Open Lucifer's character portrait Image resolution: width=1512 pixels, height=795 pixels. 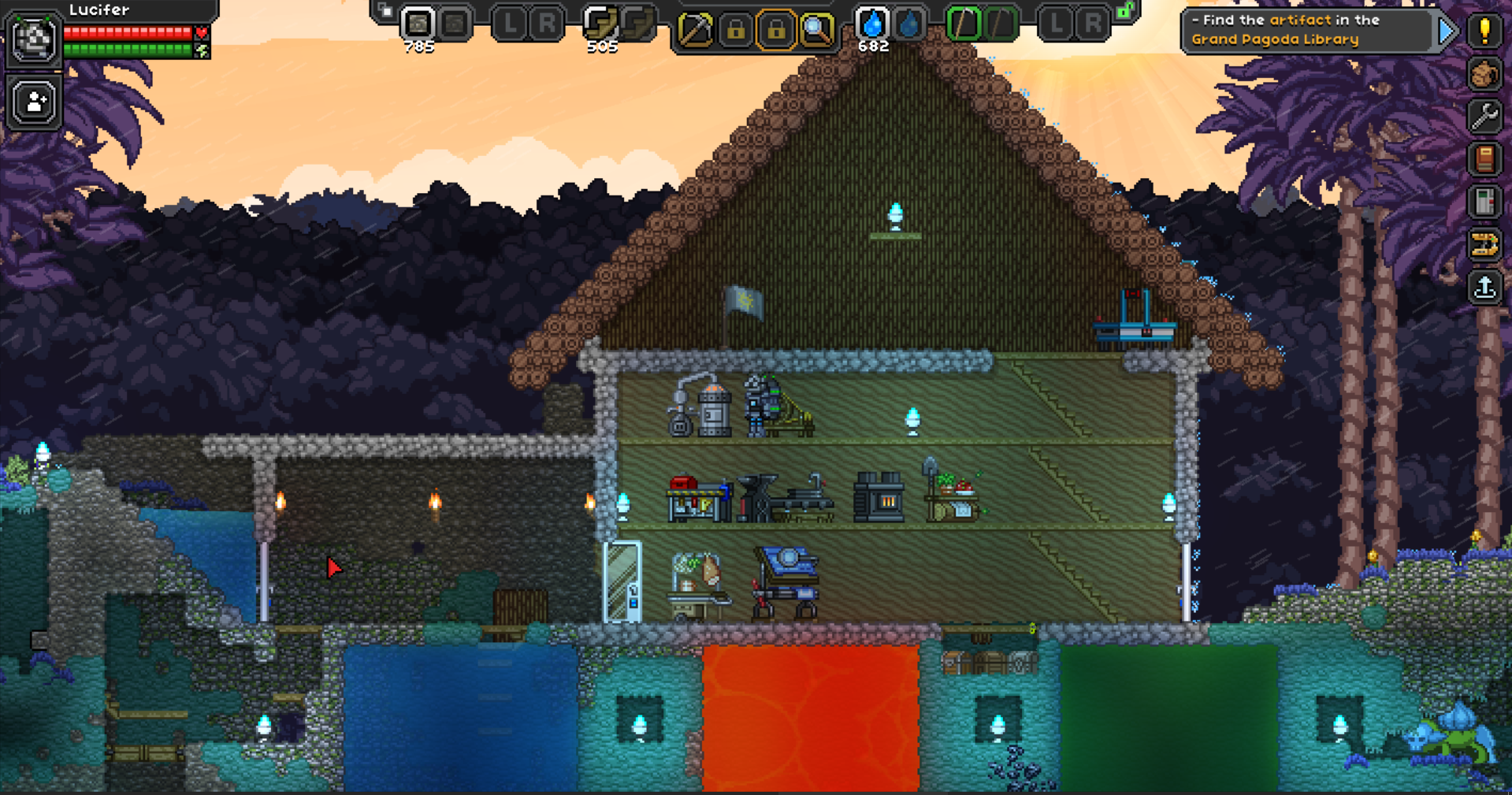(x=33, y=38)
